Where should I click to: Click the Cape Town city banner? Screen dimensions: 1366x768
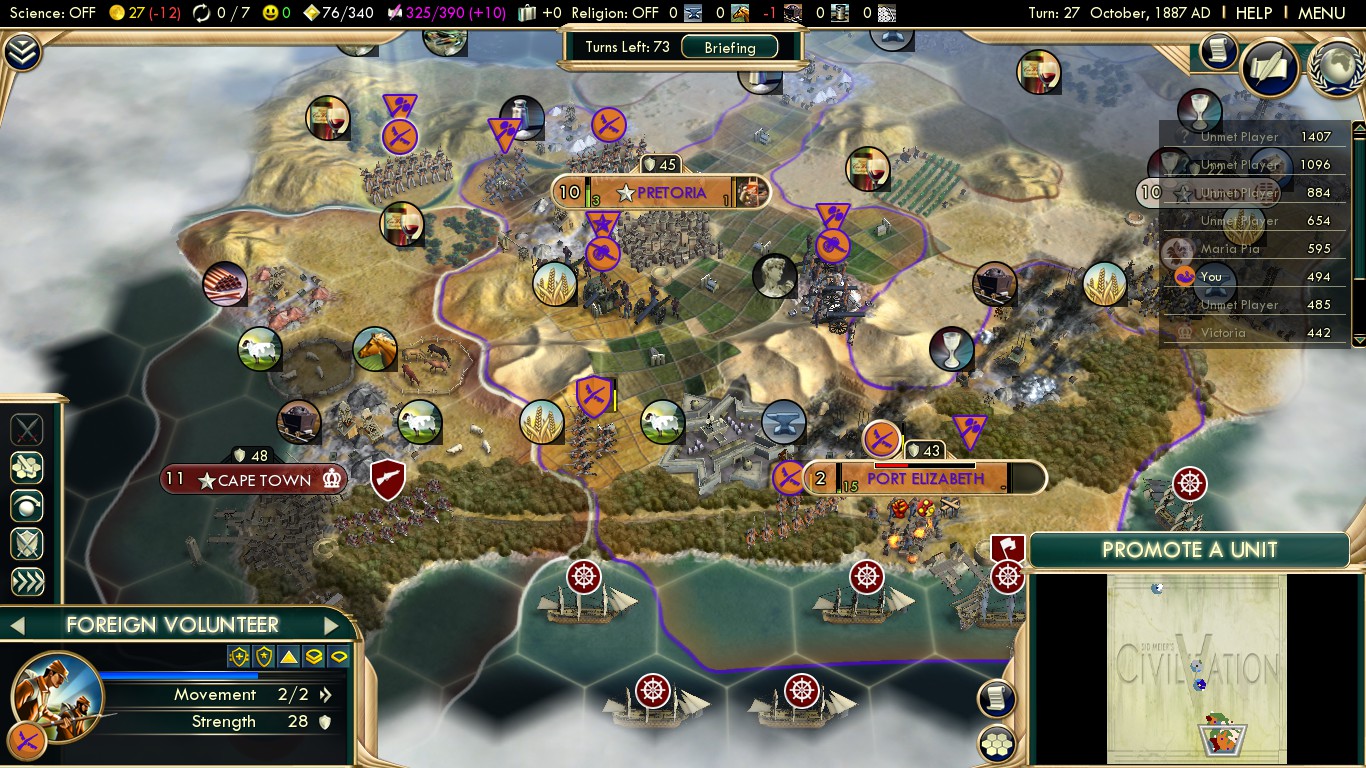(255, 480)
